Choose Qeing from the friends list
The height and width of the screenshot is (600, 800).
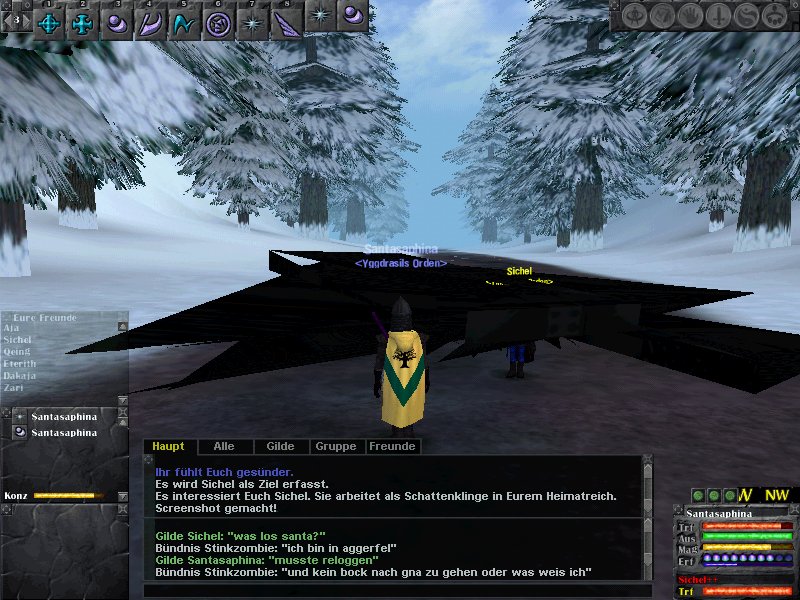click(x=17, y=352)
